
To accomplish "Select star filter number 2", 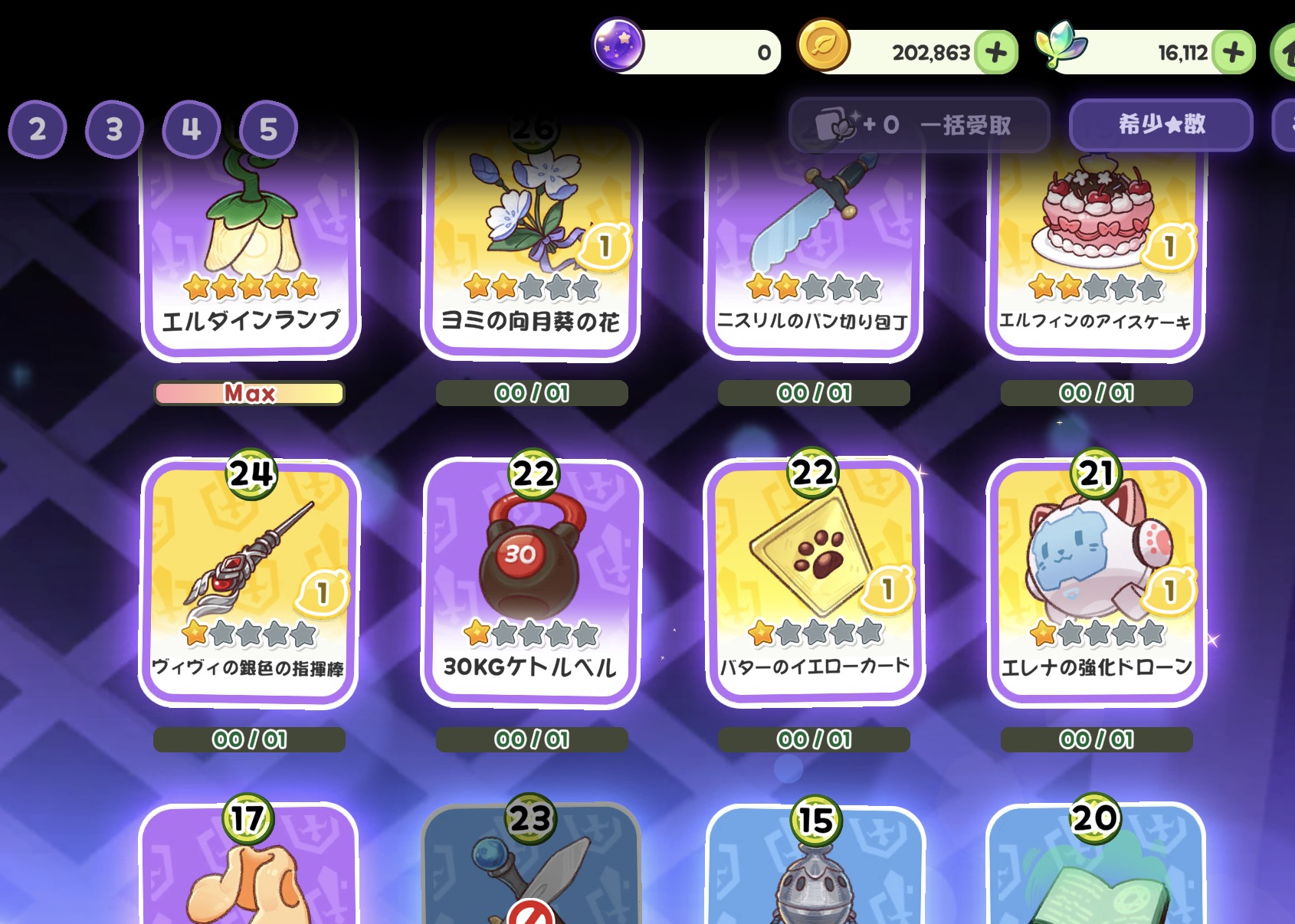I will pyautogui.click(x=38, y=129).
